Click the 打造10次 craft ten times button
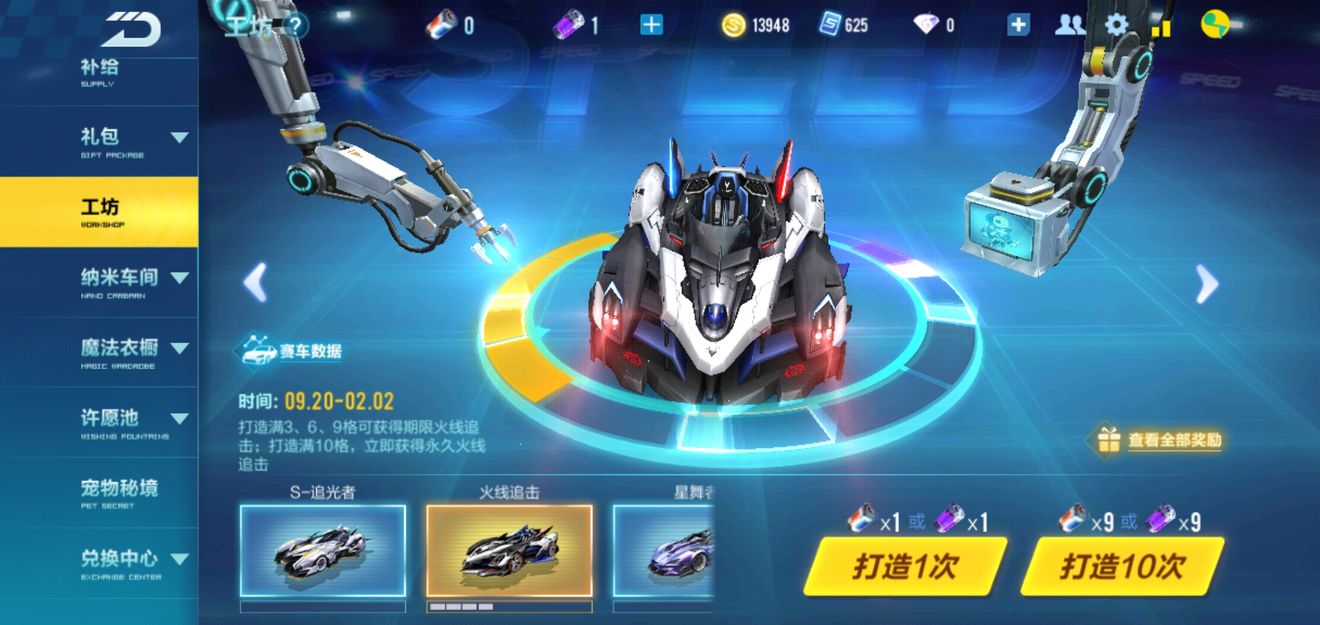The width and height of the screenshot is (1320, 625). 1122,566
